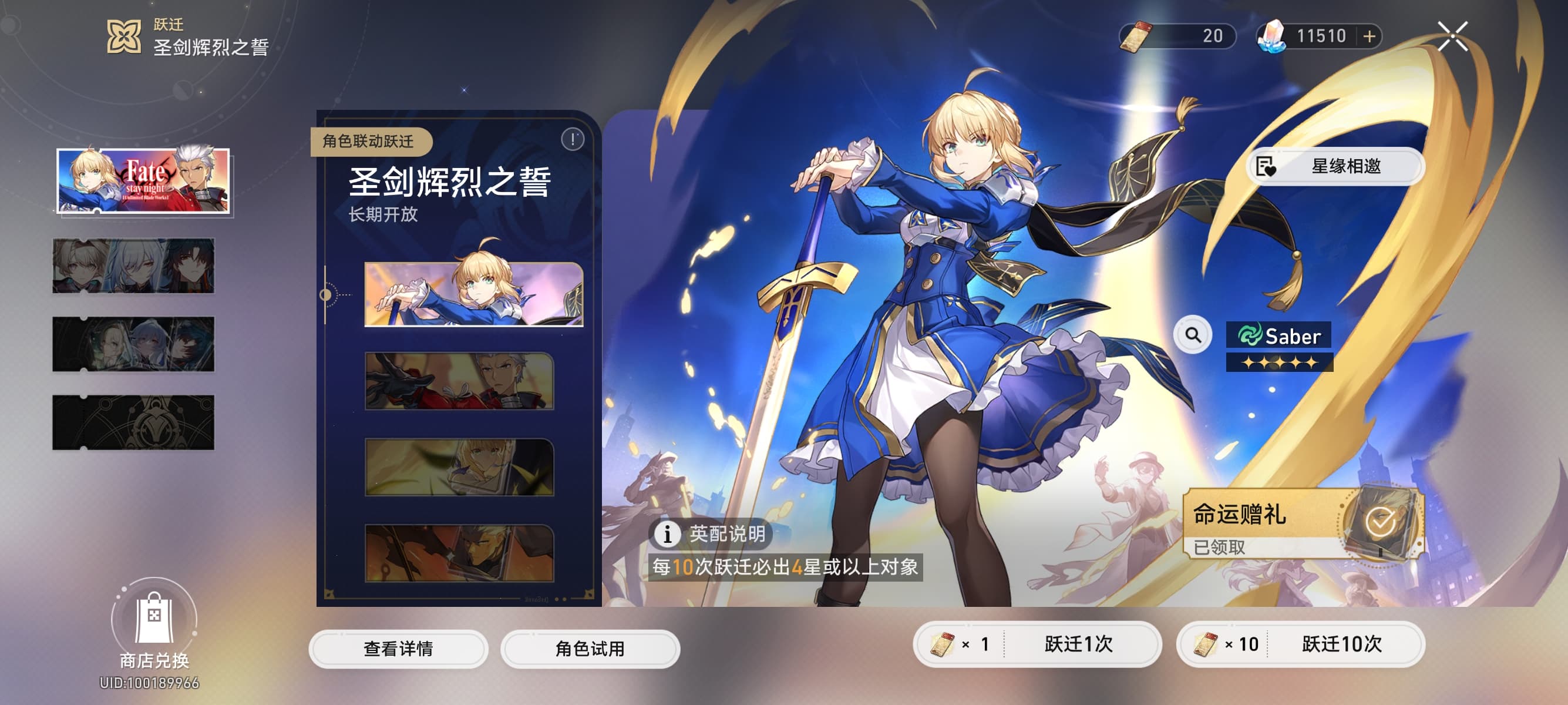The image size is (1568, 705).
Task: Open the 英配说明 info note
Action: coord(711,534)
